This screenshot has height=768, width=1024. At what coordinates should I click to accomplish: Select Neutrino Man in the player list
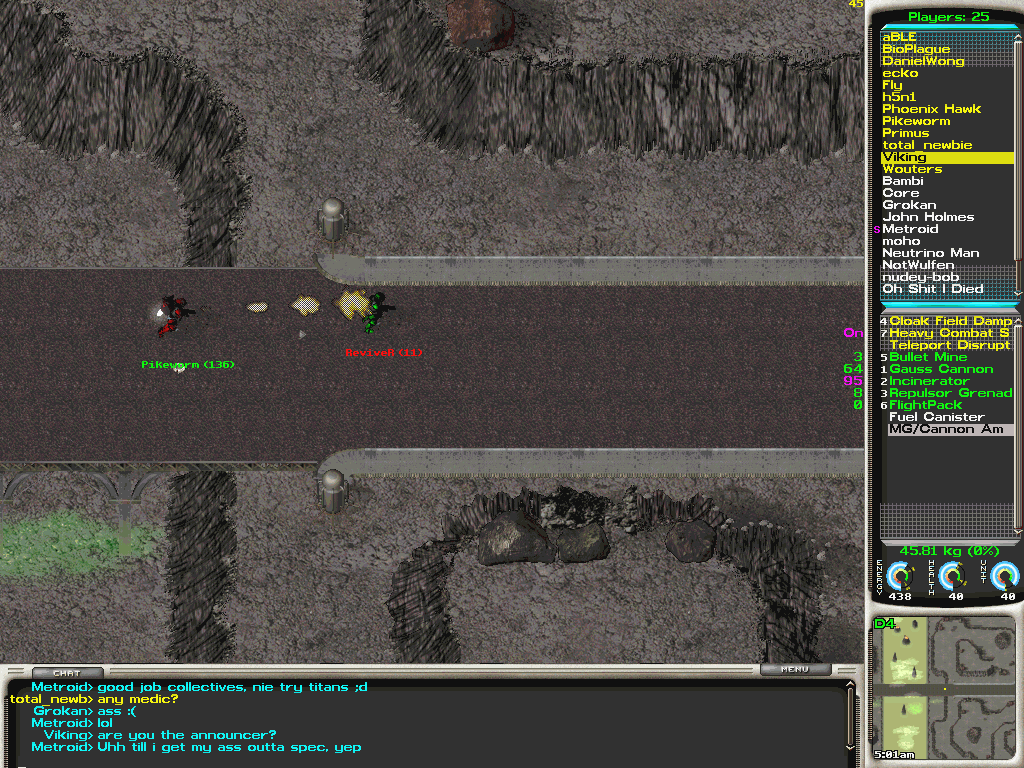coord(930,253)
